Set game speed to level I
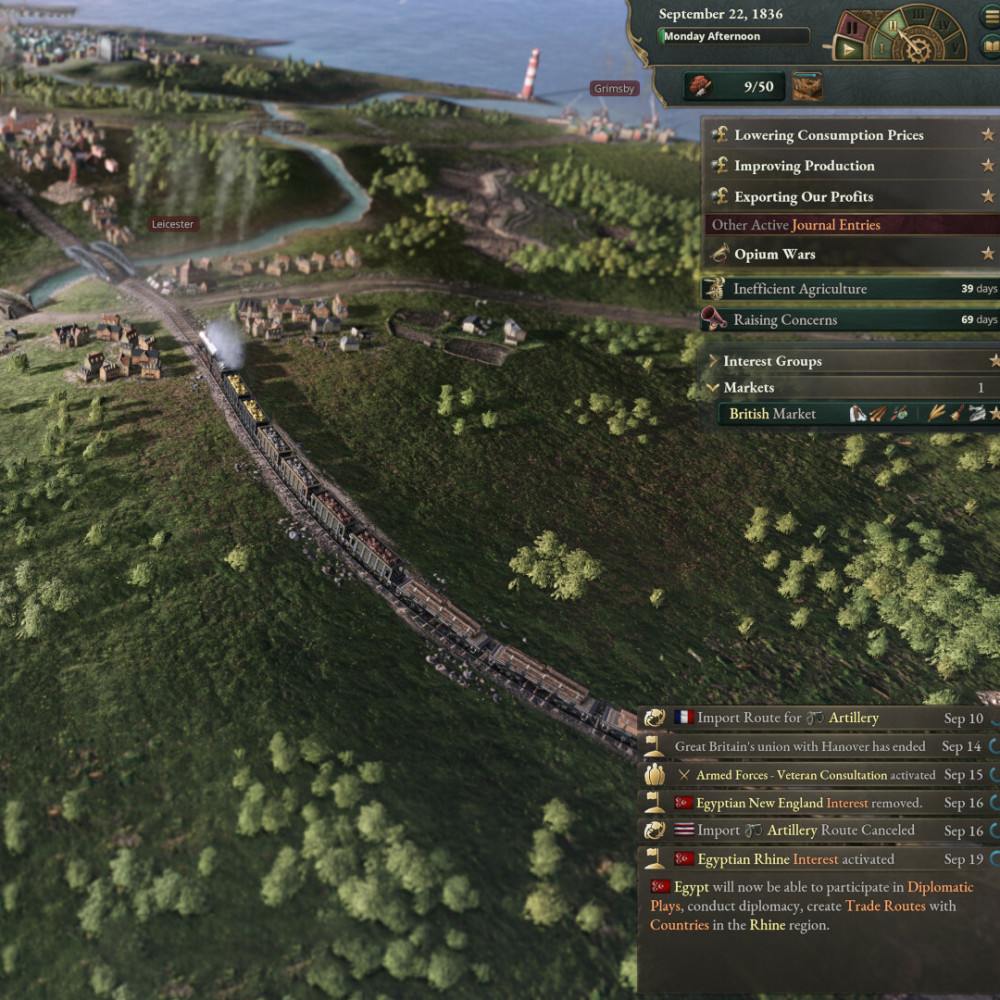The image size is (1000, 1000). (881, 45)
